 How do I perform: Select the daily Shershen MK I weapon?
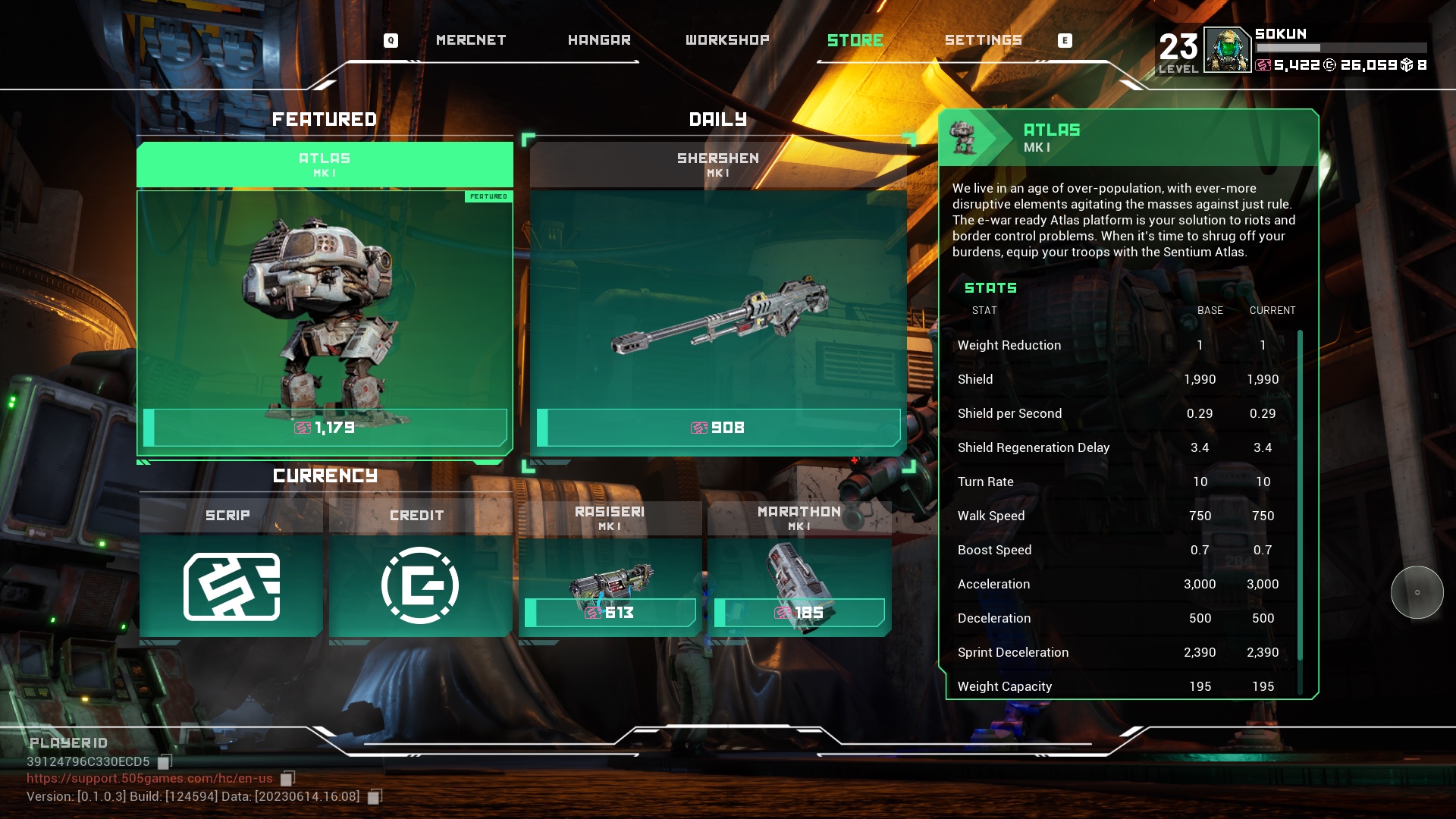coord(718,303)
